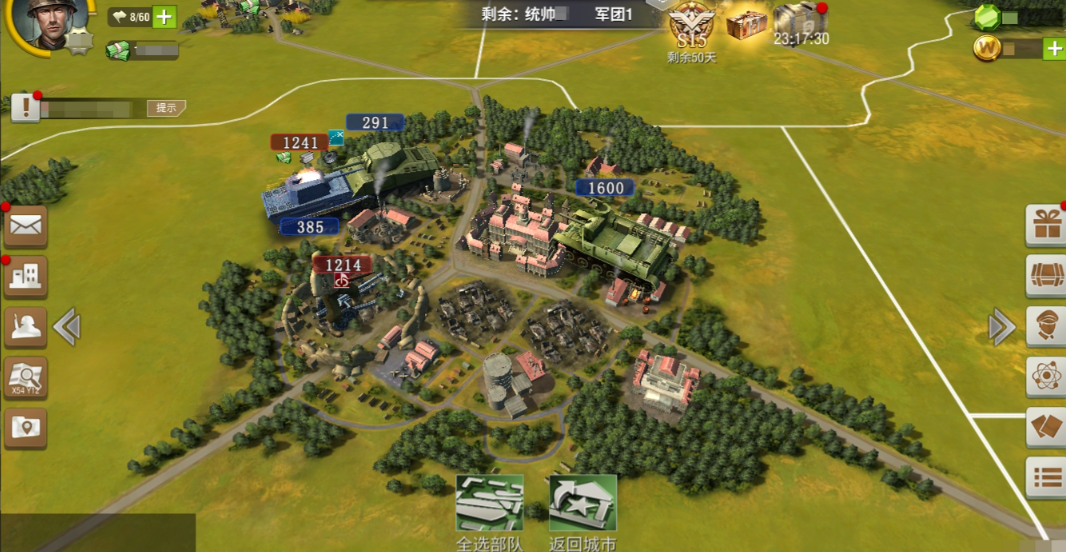Open the S15 season badge
The height and width of the screenshot is (552, 1066).
click(690, 27)
